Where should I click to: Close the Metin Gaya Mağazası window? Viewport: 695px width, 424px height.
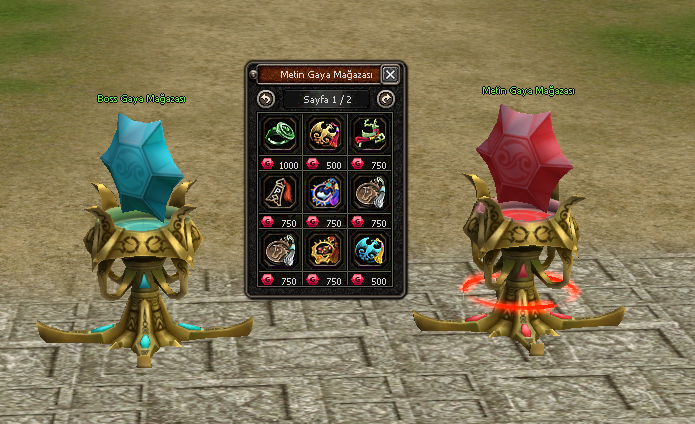[390, 74]
